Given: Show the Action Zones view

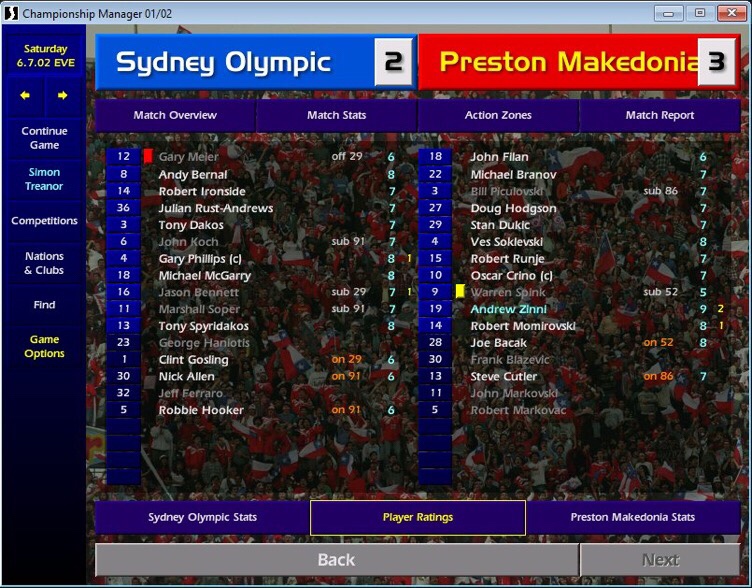Looking at the screenshot, I should [x=498, y=115].
